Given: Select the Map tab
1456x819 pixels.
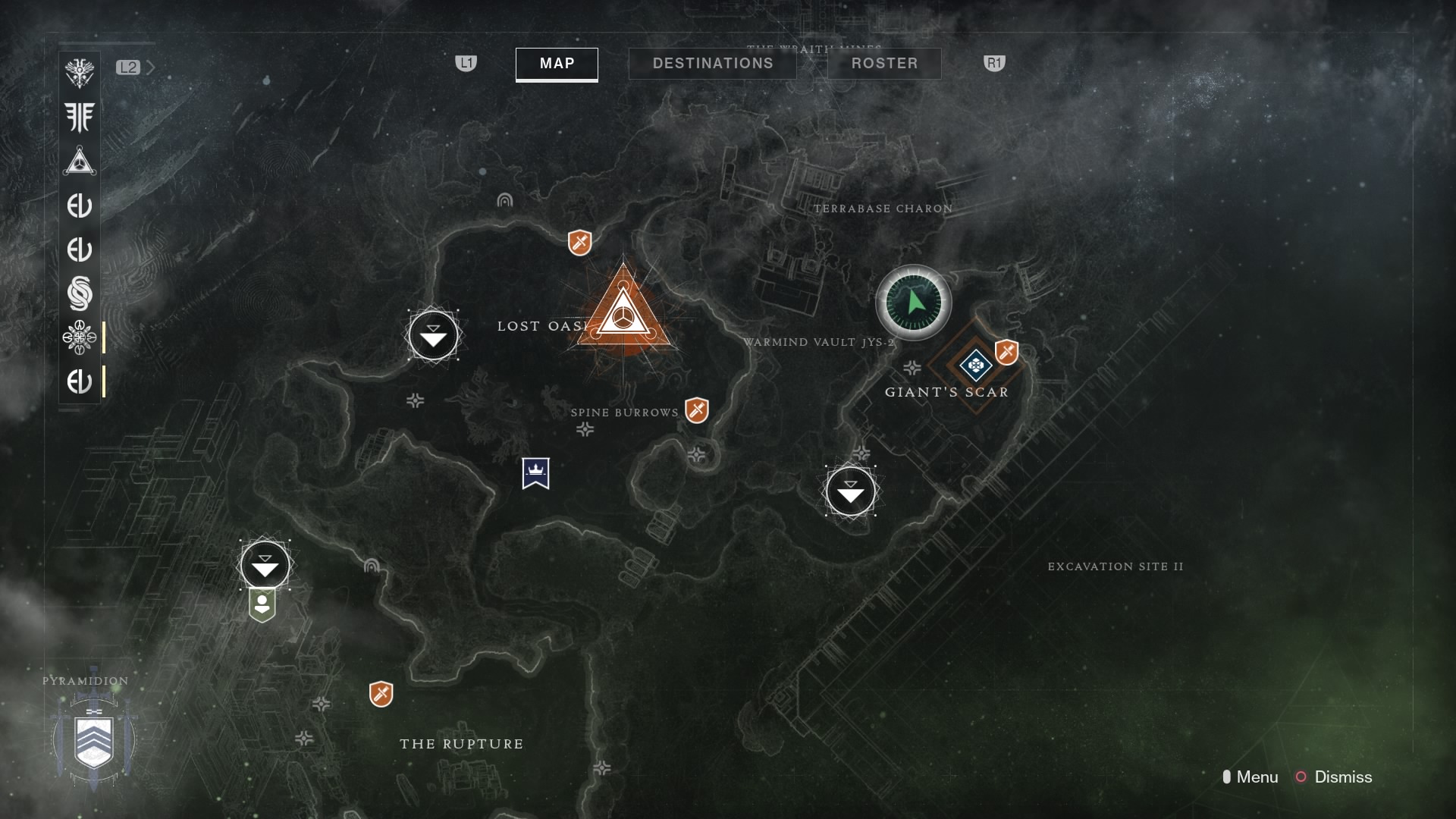Looking at the screenshot, I should (557, 64).
